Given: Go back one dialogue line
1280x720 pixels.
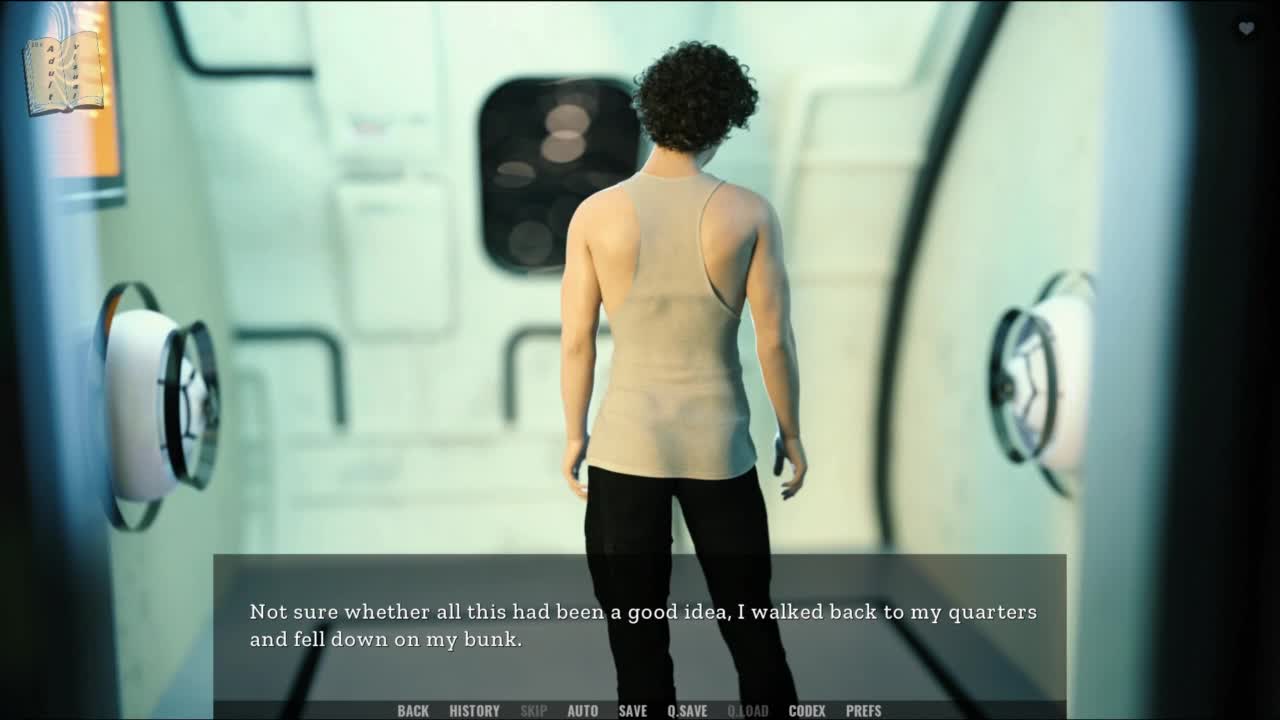Looking at the screenshot, I should point(413,711).
